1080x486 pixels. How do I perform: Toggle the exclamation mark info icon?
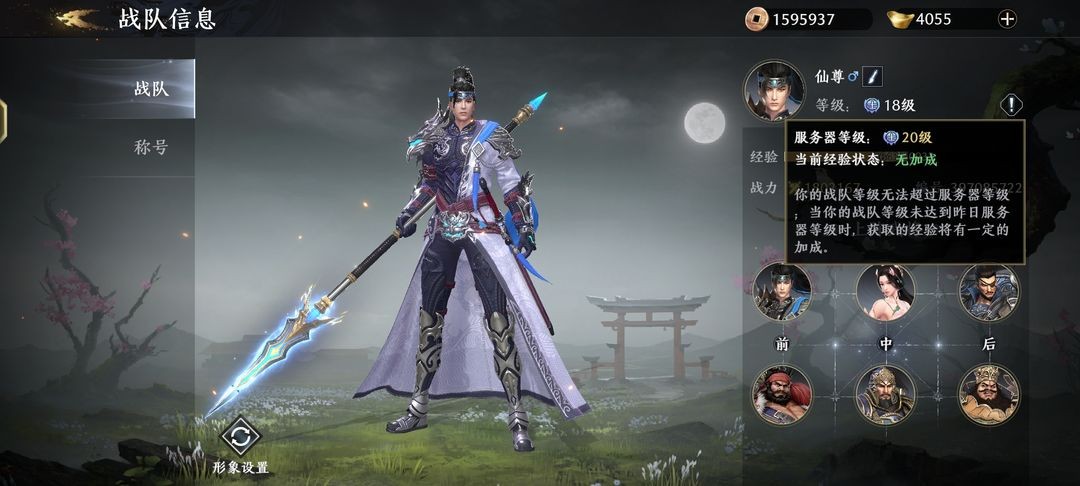pos(1012,104)
